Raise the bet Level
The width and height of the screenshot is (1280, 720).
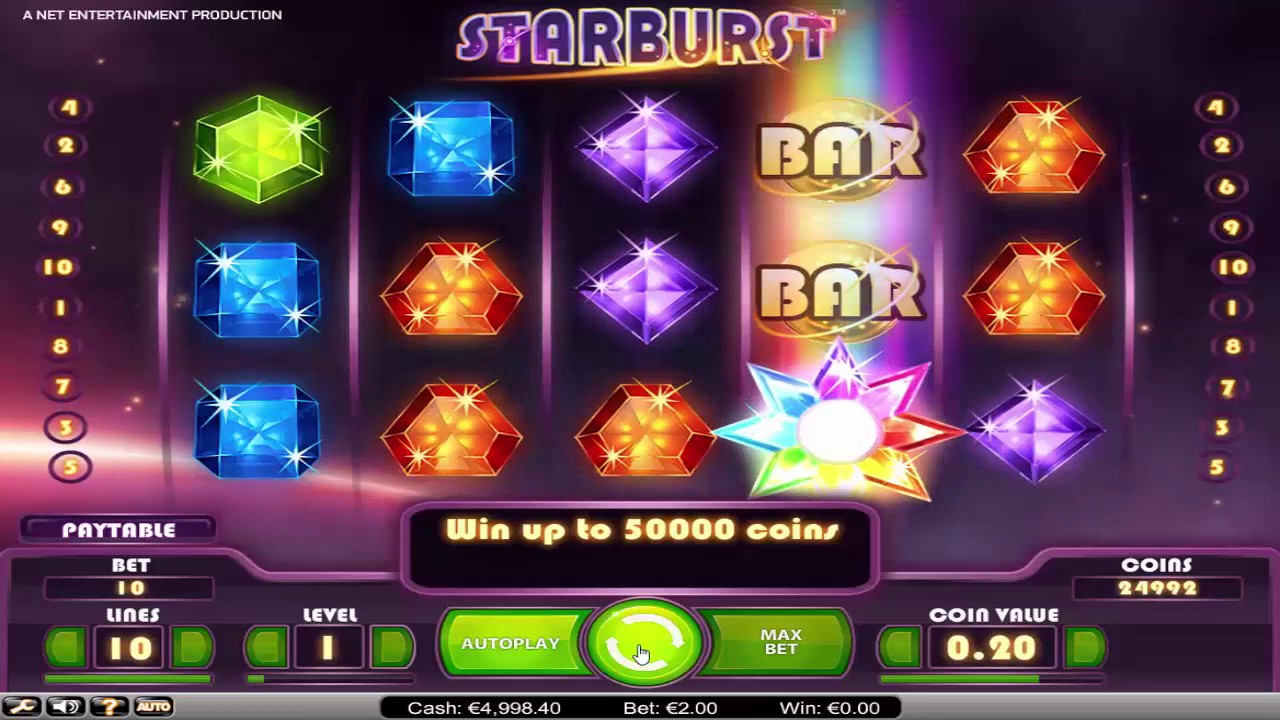[x=392, y=648]
